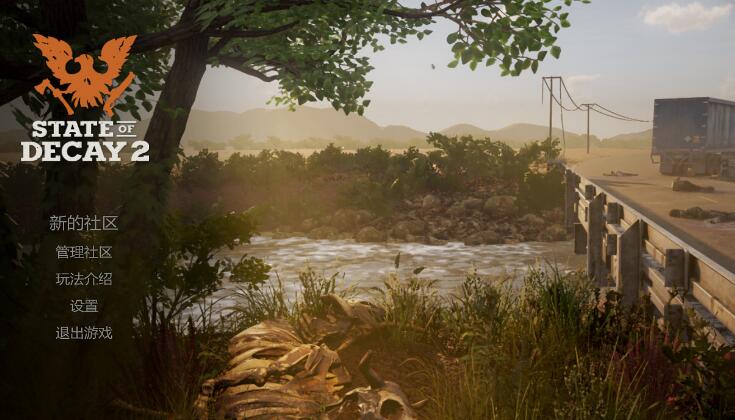Open the Settings menu (设置)
The height and width of the screenshot is (420, 735).
[x=84, y=306]
